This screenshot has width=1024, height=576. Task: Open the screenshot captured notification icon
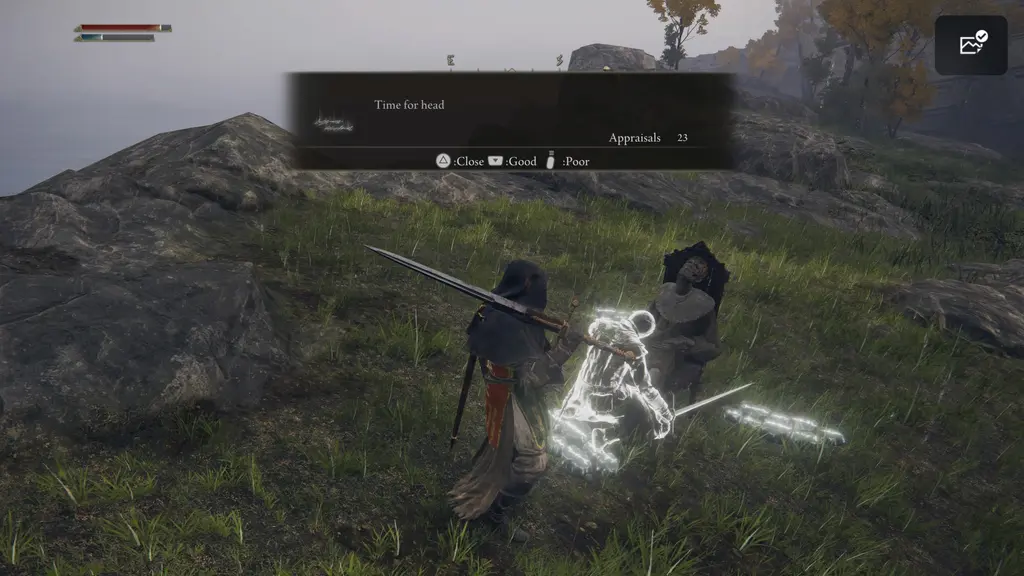pyautogui.click(x=971, y=45)
